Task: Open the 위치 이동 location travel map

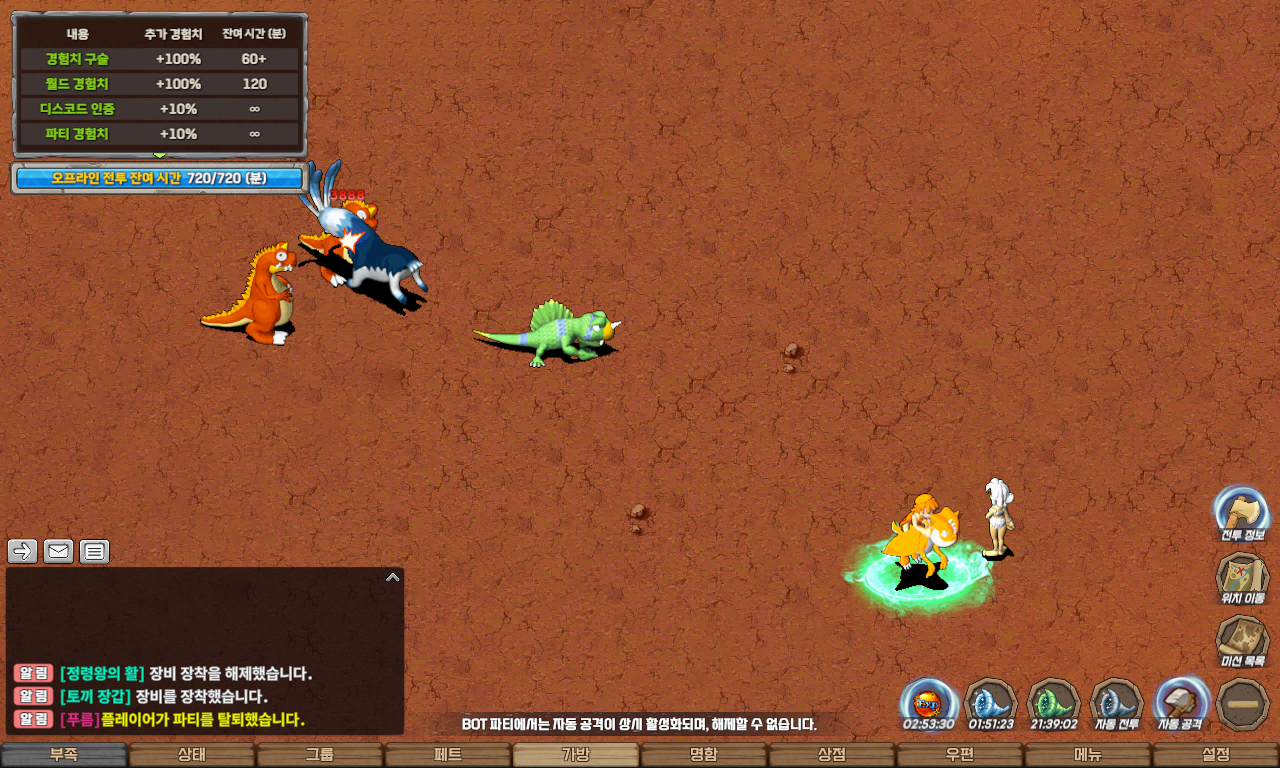Action: click(x=1242, y=578)
